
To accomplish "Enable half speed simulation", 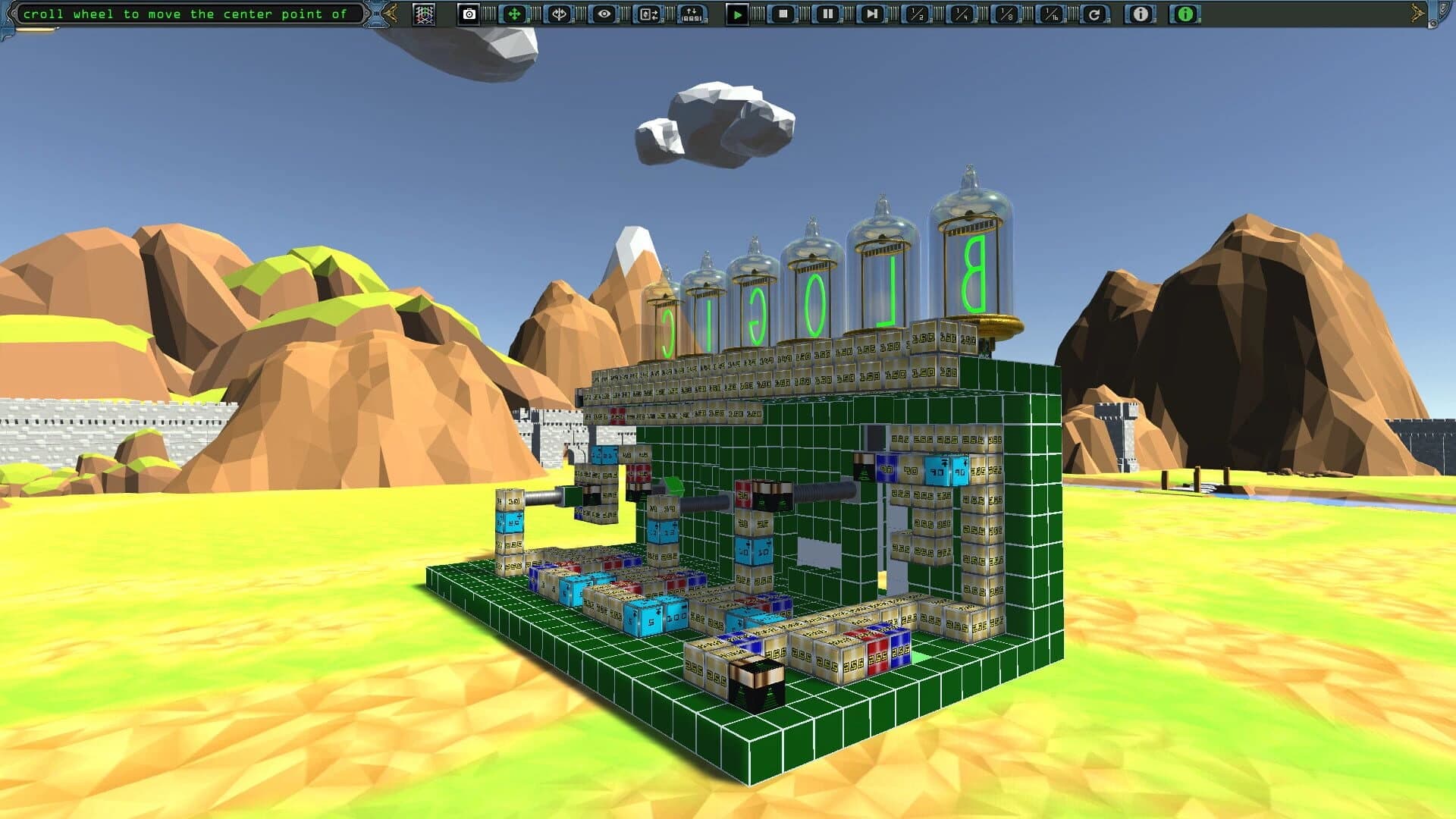I will [x=916, y=13].
